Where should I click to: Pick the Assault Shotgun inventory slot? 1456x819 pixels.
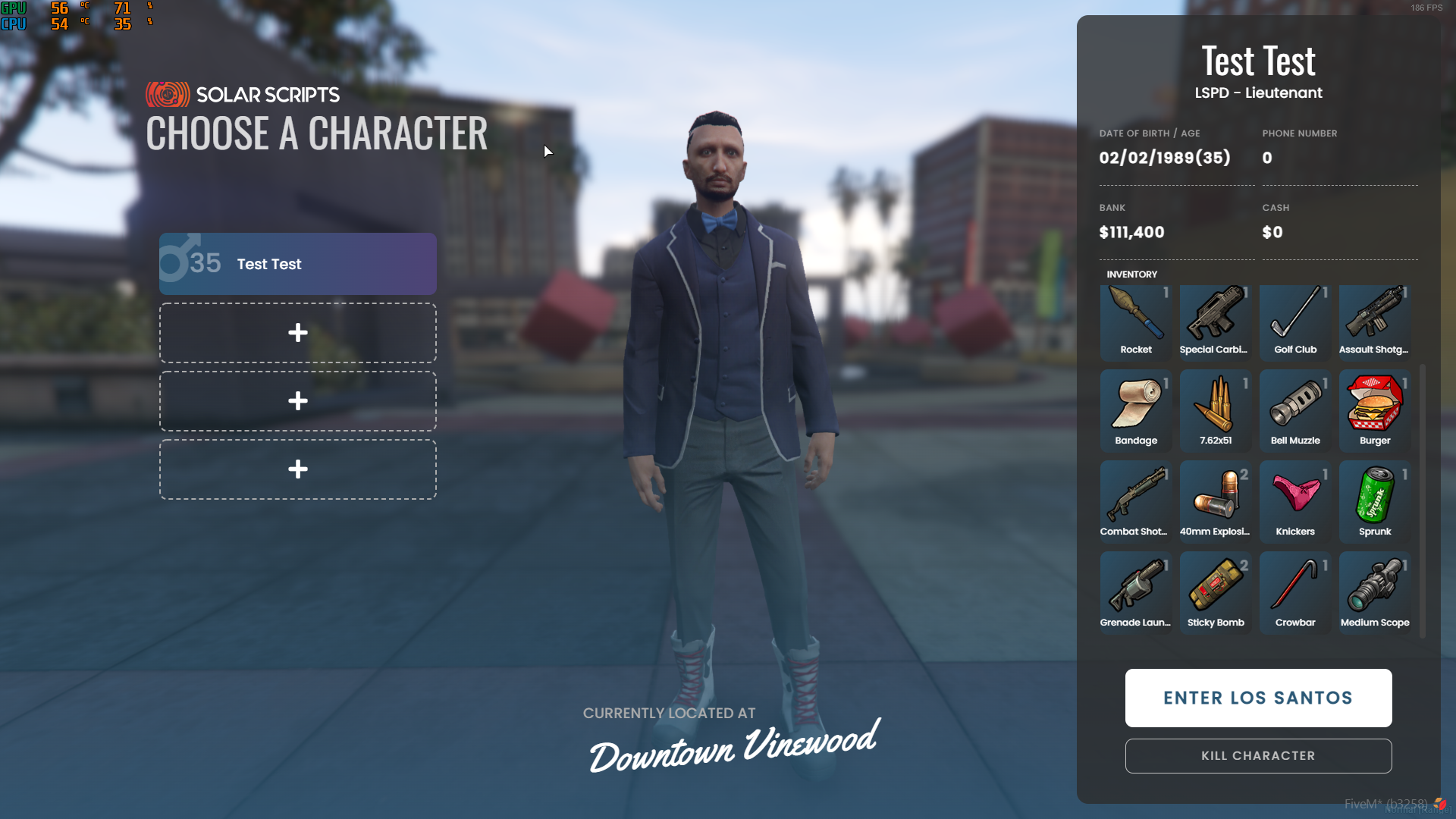[x=1375, y=322]
